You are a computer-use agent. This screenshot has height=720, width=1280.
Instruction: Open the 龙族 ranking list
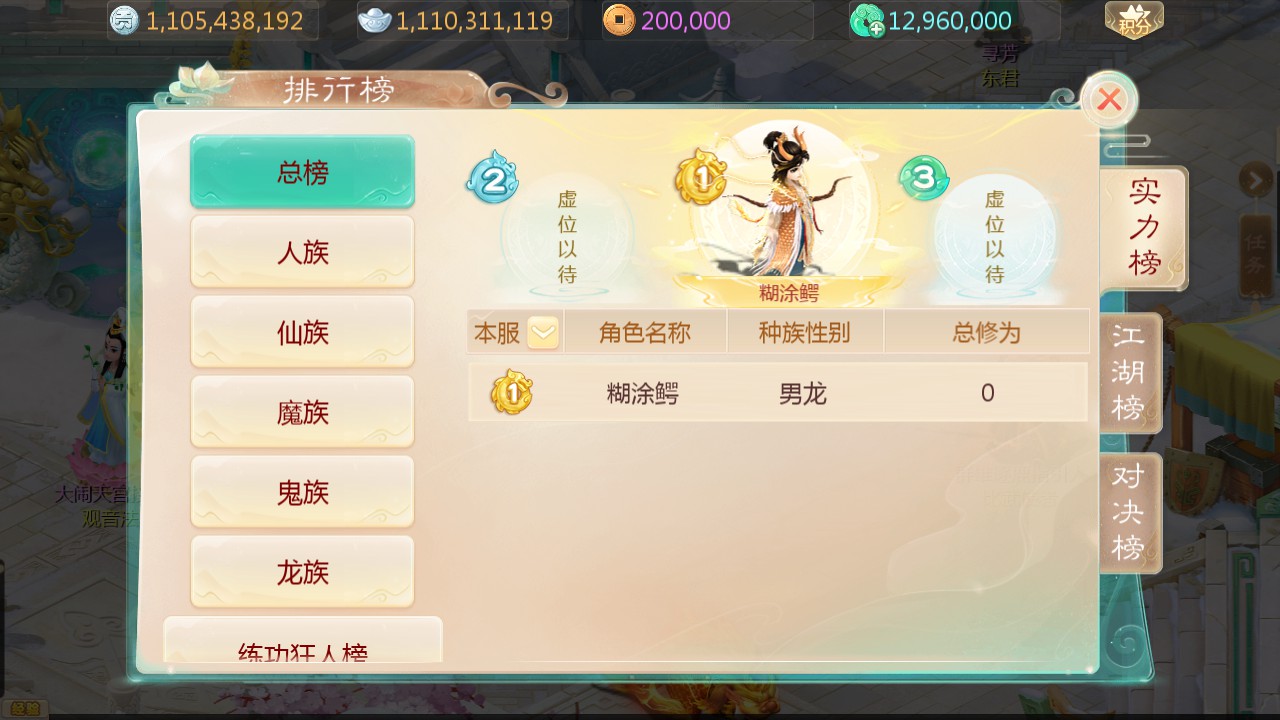click(x=302, y=571)
